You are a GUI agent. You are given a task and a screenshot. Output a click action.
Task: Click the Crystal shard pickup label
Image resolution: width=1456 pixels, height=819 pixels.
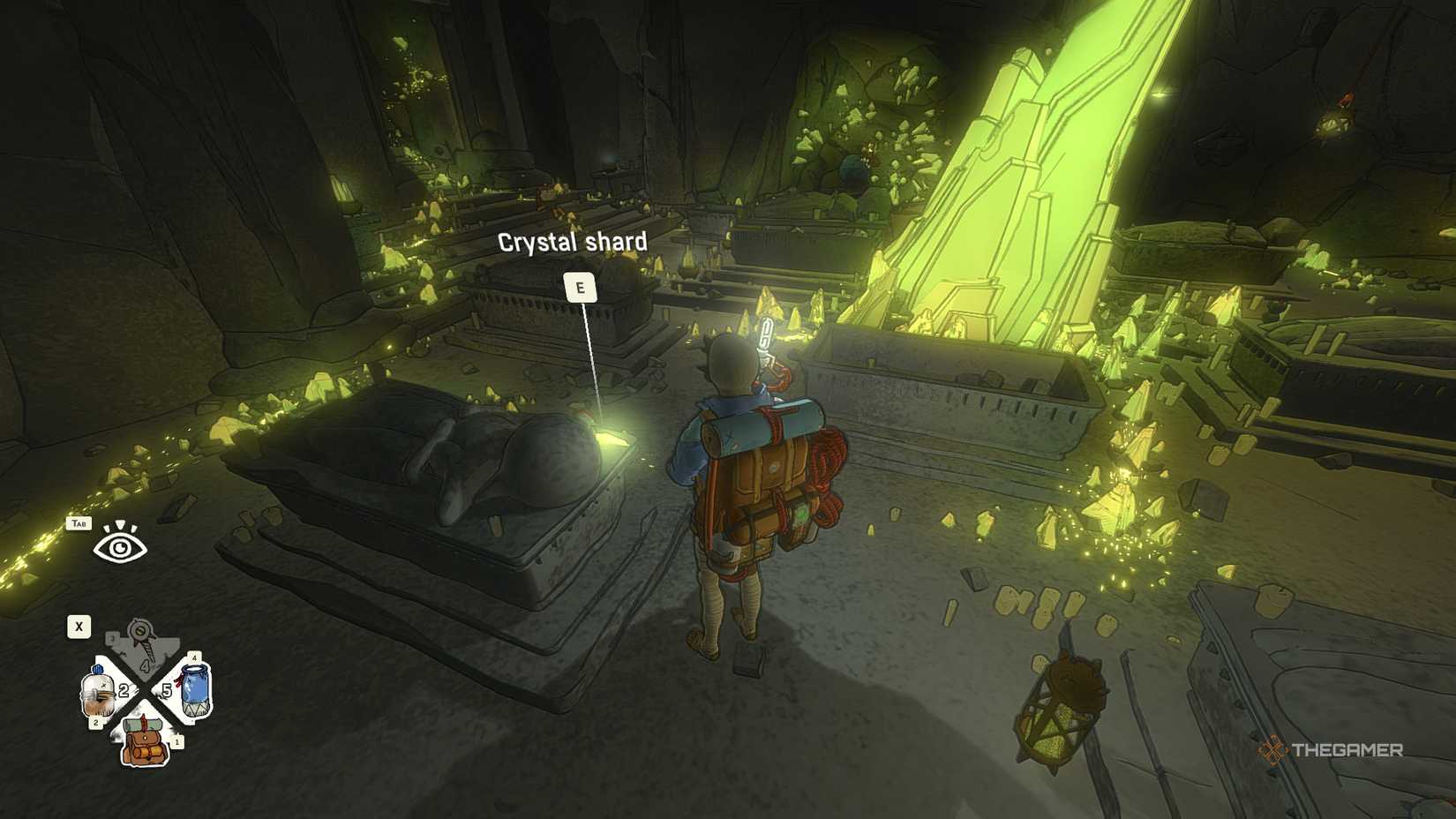580,287
